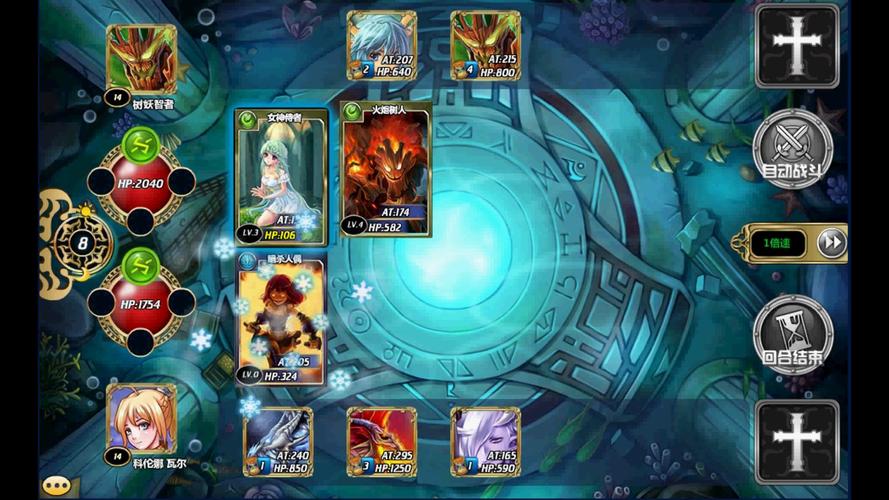889x500 pixels.
Task: Open the chat bubble with three dots
Action: [x=56, y=486]
